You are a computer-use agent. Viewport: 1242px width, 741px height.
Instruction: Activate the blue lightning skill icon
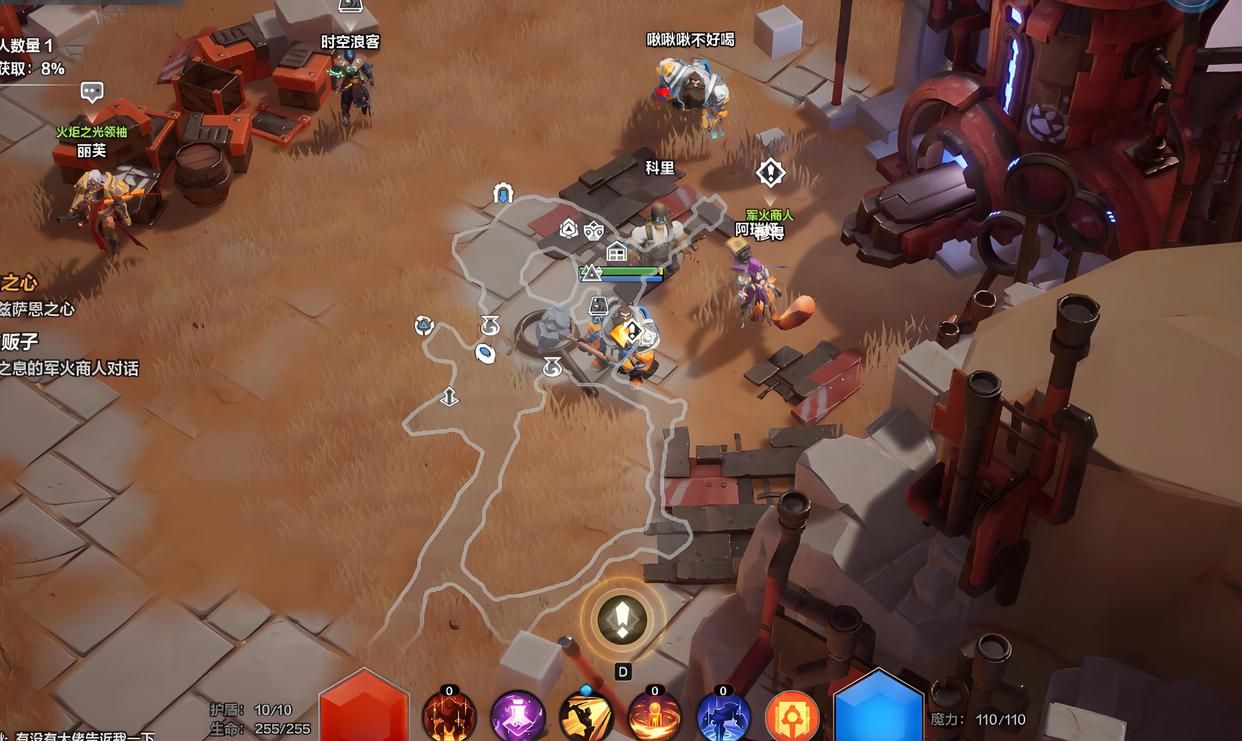coord(723,717)
